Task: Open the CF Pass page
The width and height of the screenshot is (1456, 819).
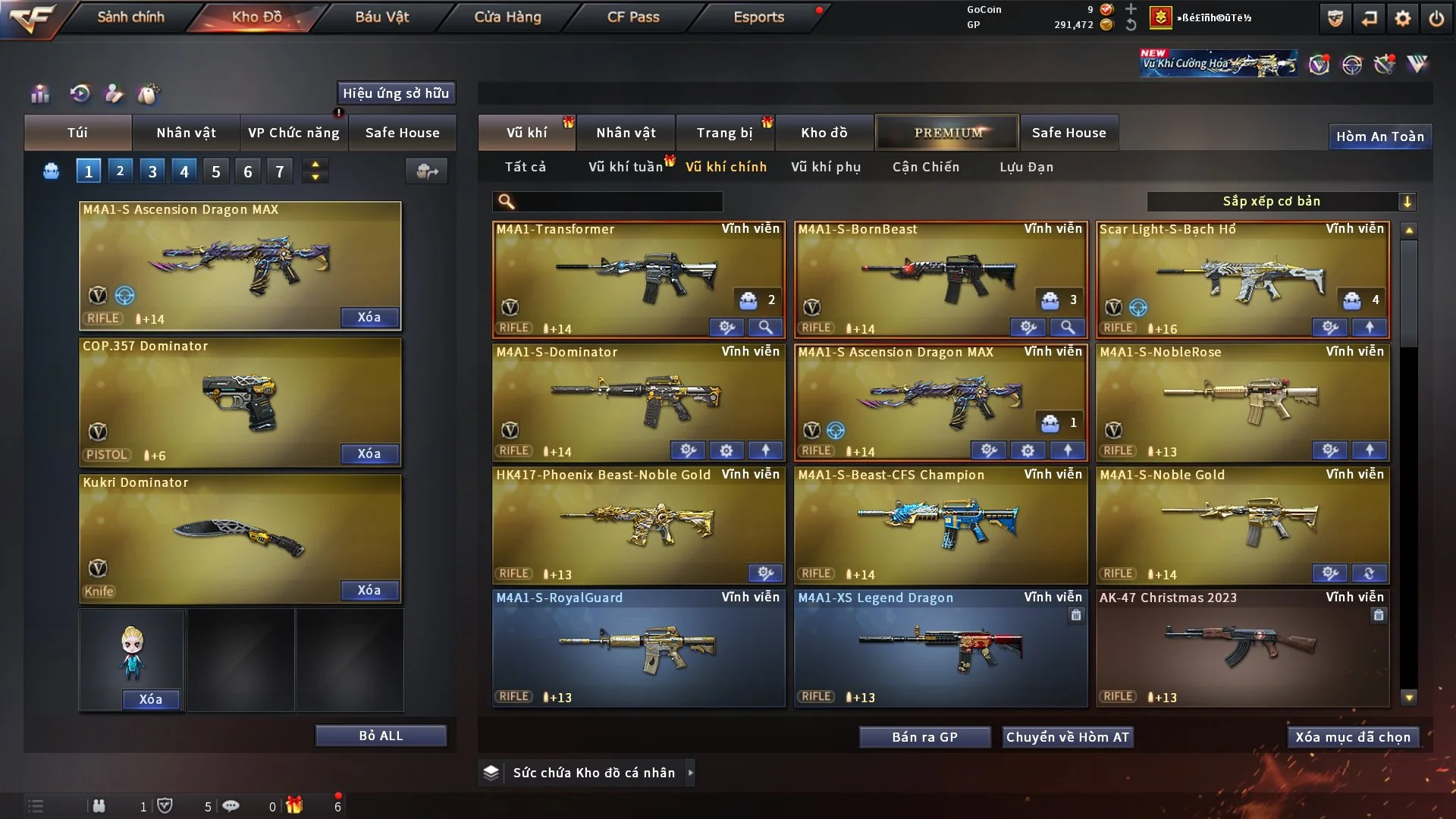Action: pyautogui.click(x=633, y=17)
